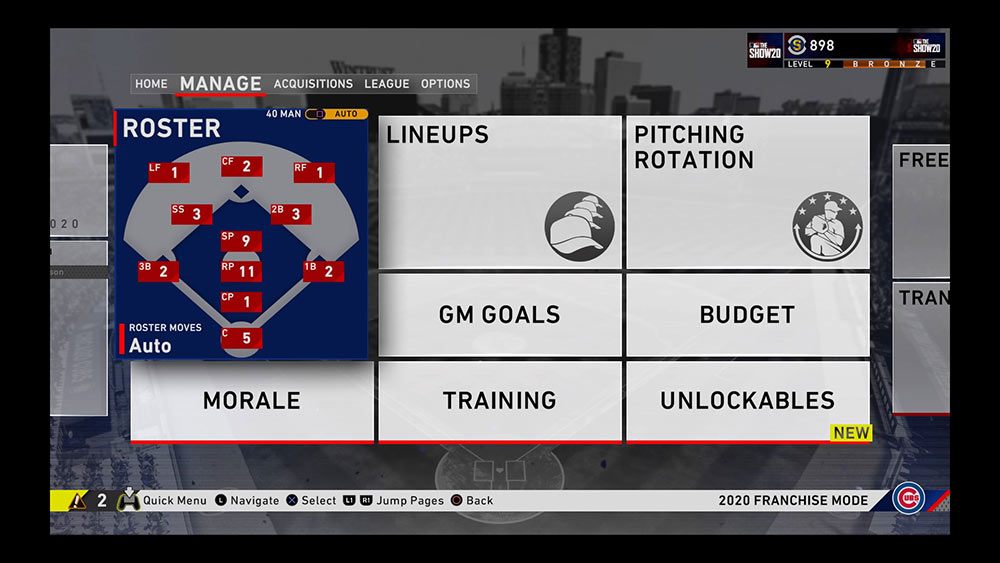Viewport: 1000px width, 563px height.
Task: Show the Options tab
Action: (446, 84)
